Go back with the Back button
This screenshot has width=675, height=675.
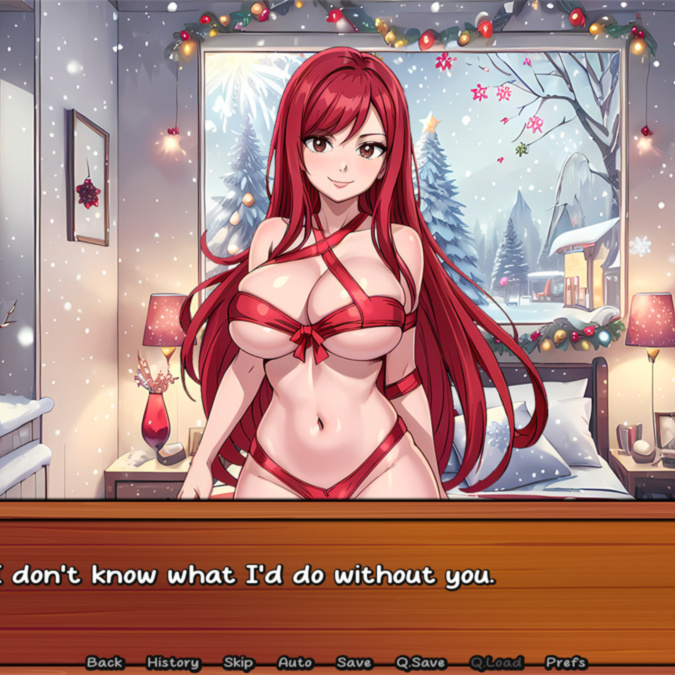(x=105, y=662)
